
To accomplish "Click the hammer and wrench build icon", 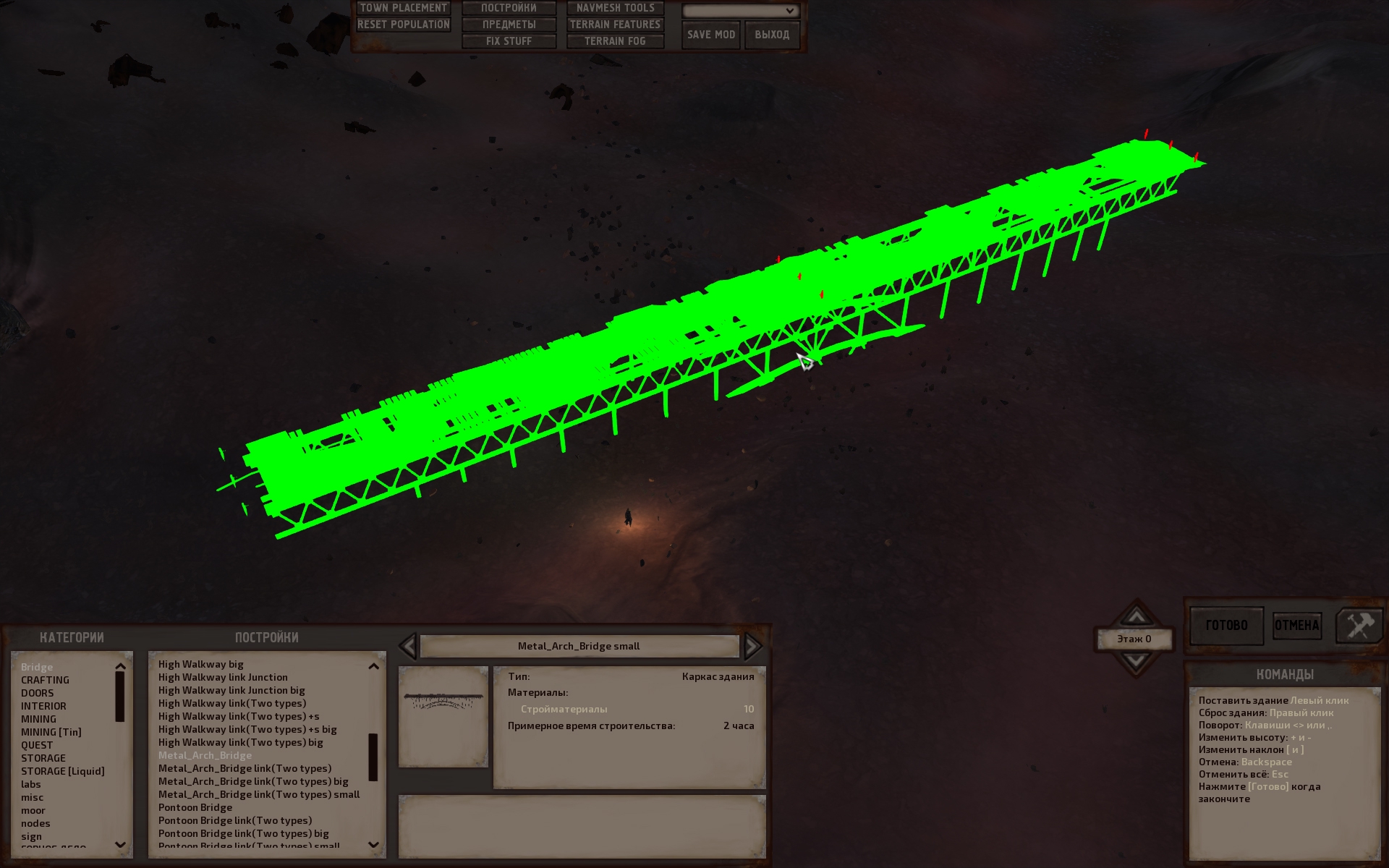I will [x=1359, y=625].
